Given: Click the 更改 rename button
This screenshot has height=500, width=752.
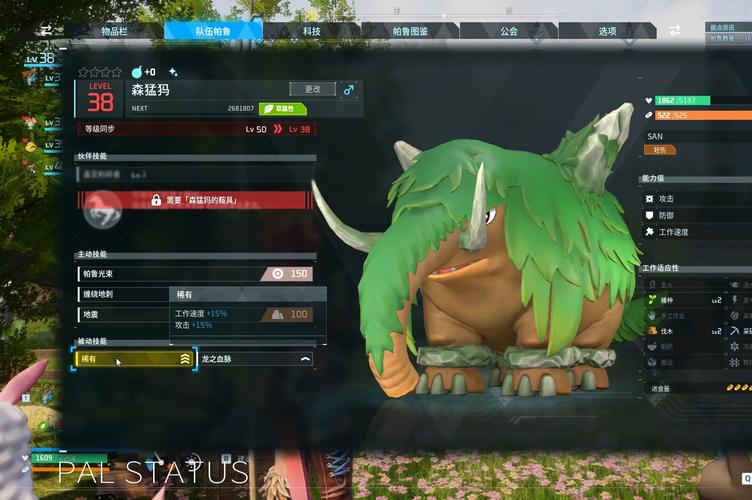Looking at the screenshot, I should pyautogui.click(x=312, y=89).
